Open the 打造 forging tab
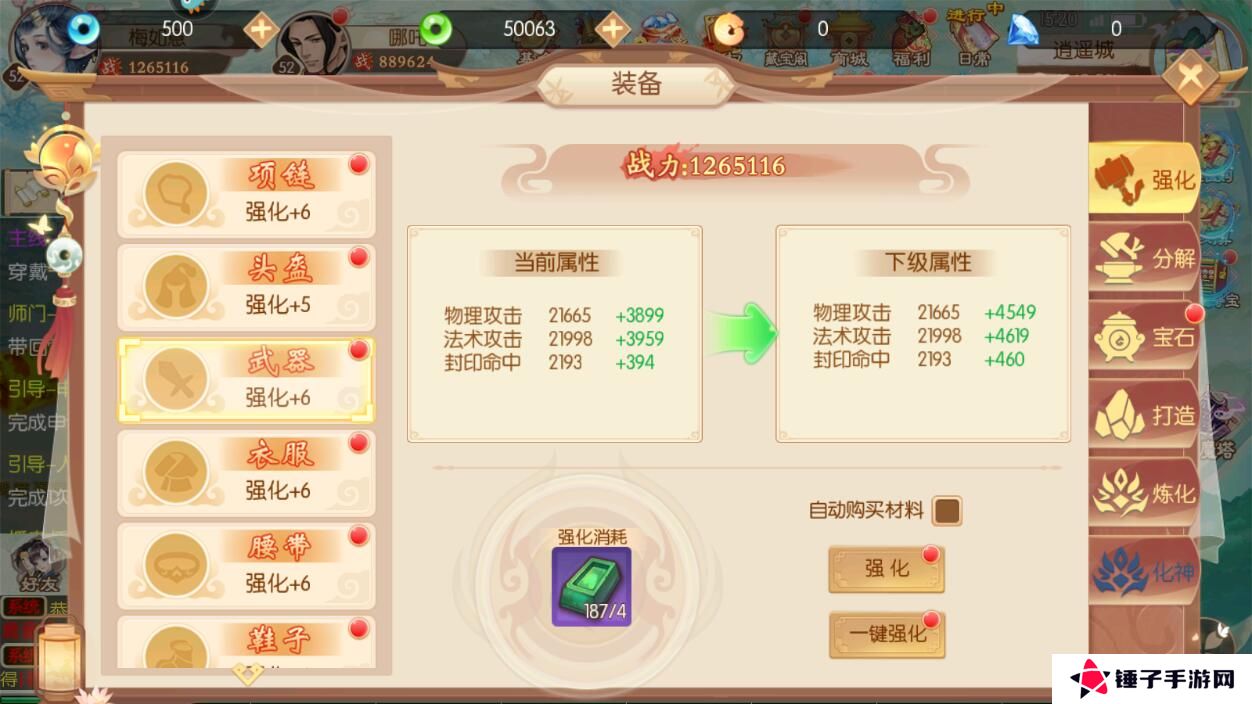 pos(1144,415)
